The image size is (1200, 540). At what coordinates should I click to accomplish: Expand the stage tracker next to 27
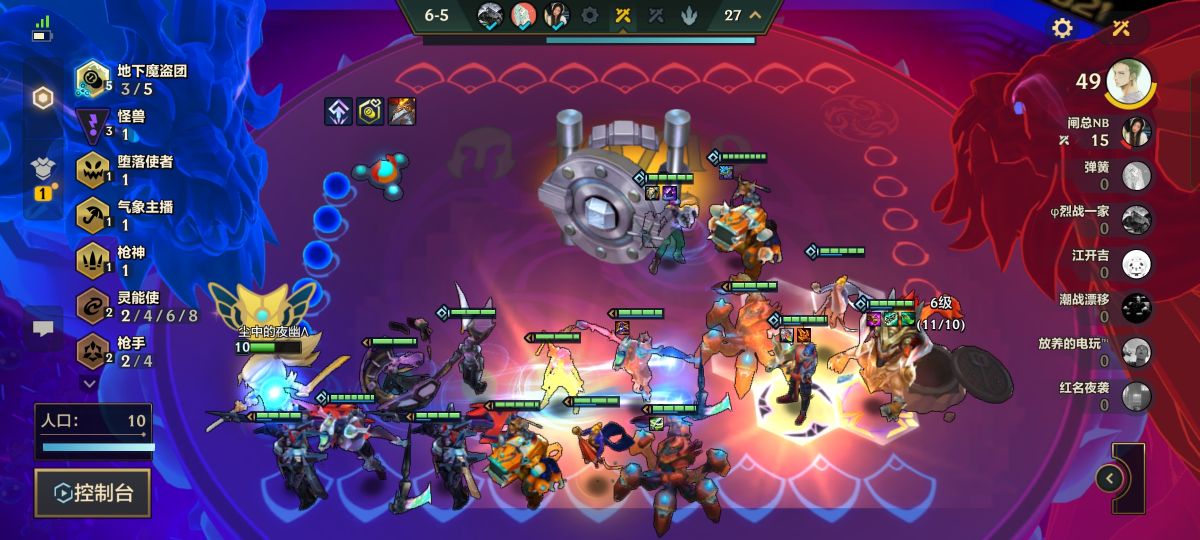pyautogui.click(x=755, y=15)
